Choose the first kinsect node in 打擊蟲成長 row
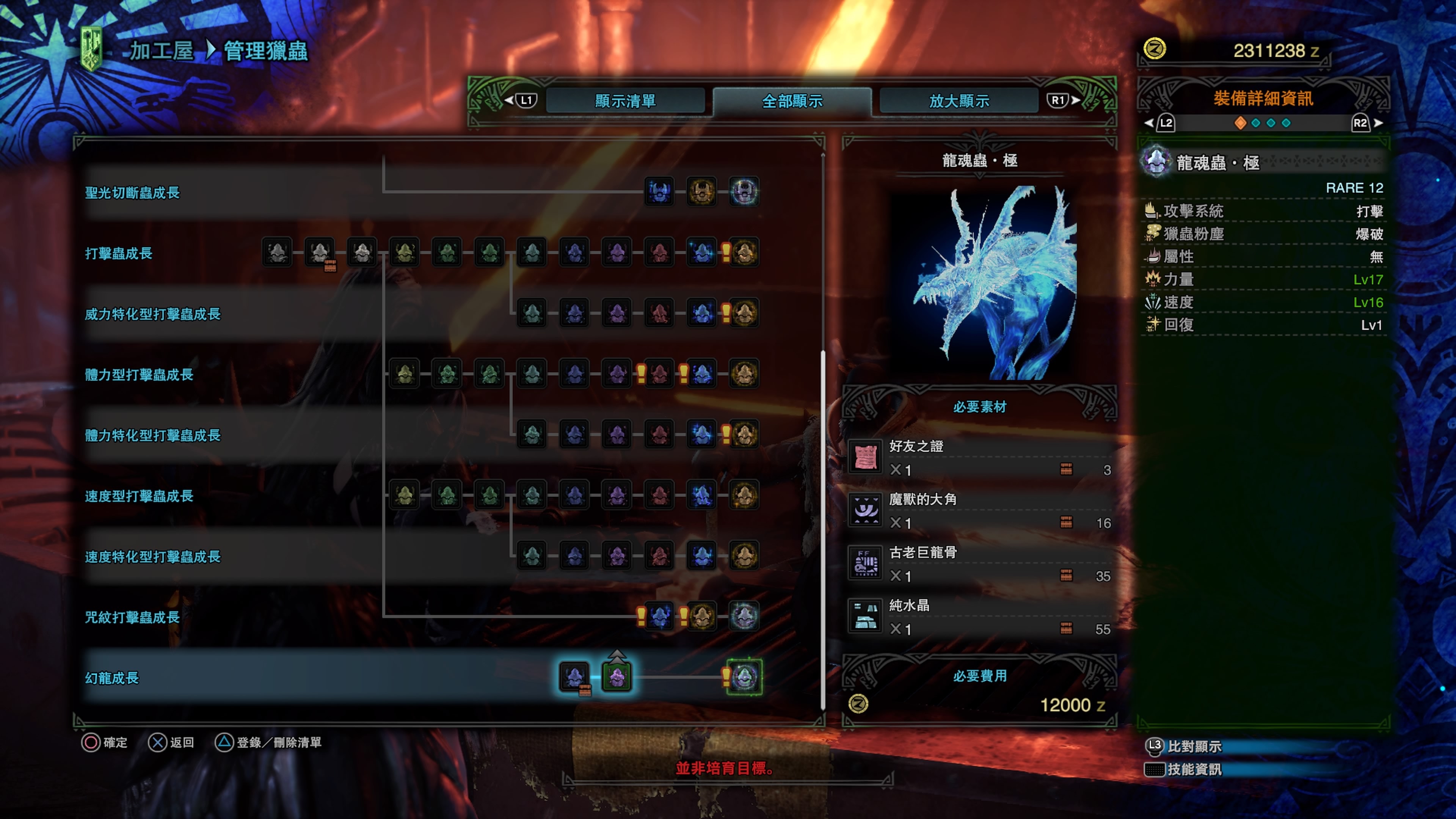The height and width of the screenshot is (819, 1456). click(x=277, y=252)
